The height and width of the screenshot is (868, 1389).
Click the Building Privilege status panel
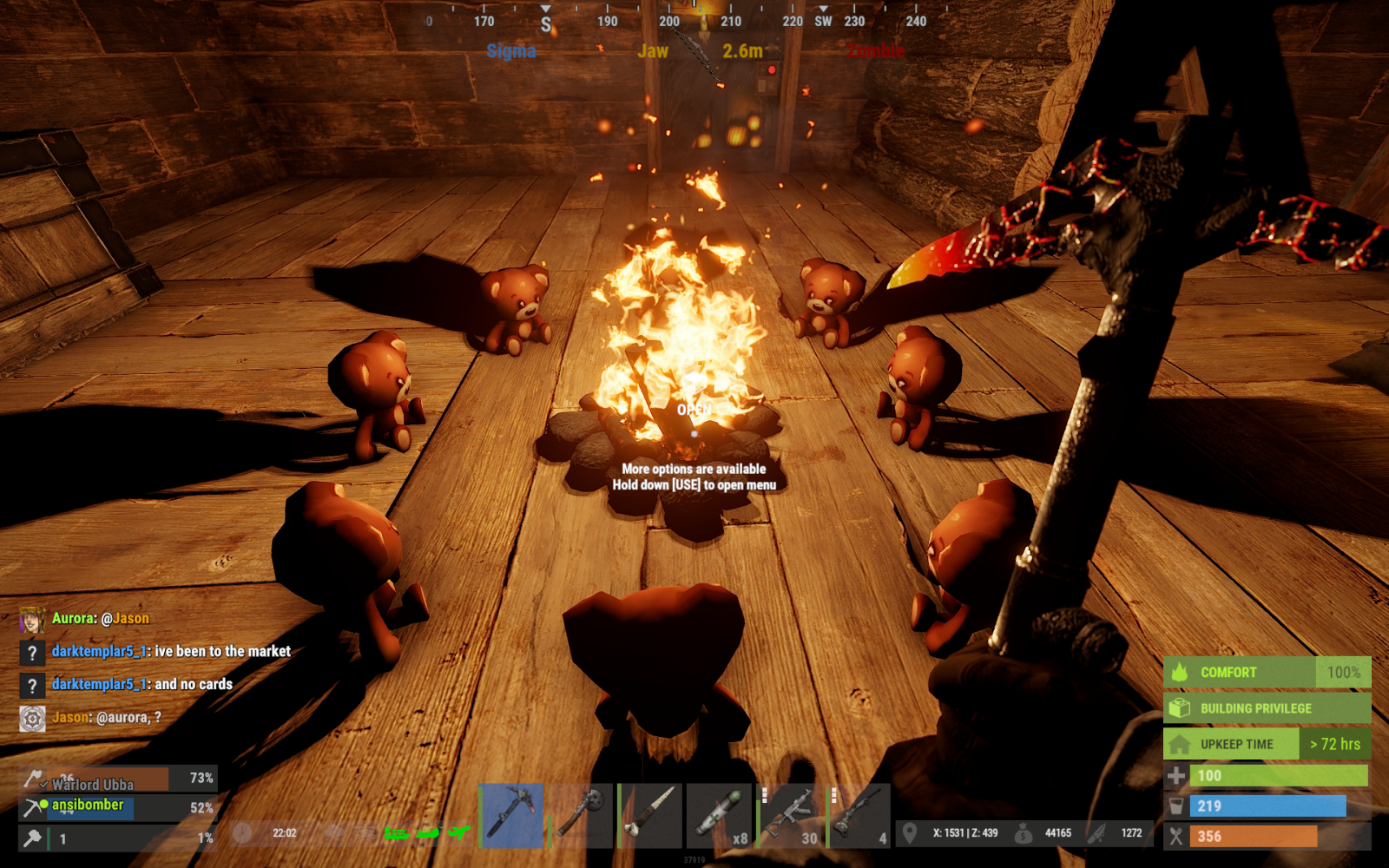coord(1267,708)
